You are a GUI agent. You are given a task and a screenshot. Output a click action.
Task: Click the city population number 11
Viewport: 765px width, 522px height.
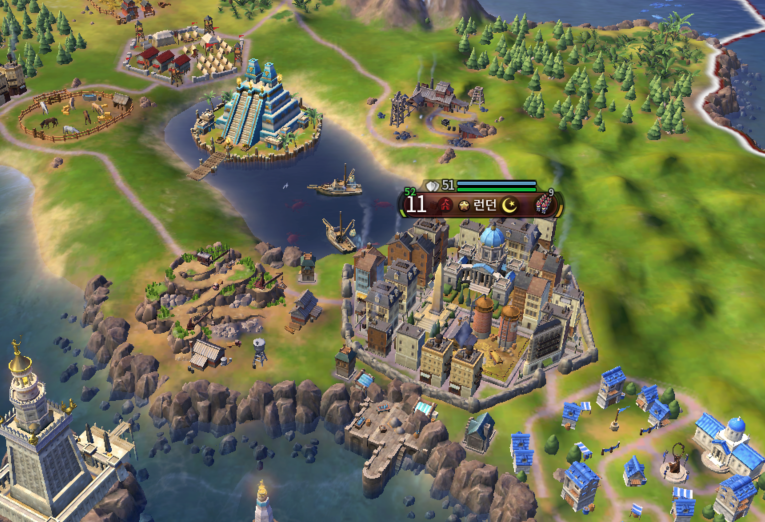(416, 206)
